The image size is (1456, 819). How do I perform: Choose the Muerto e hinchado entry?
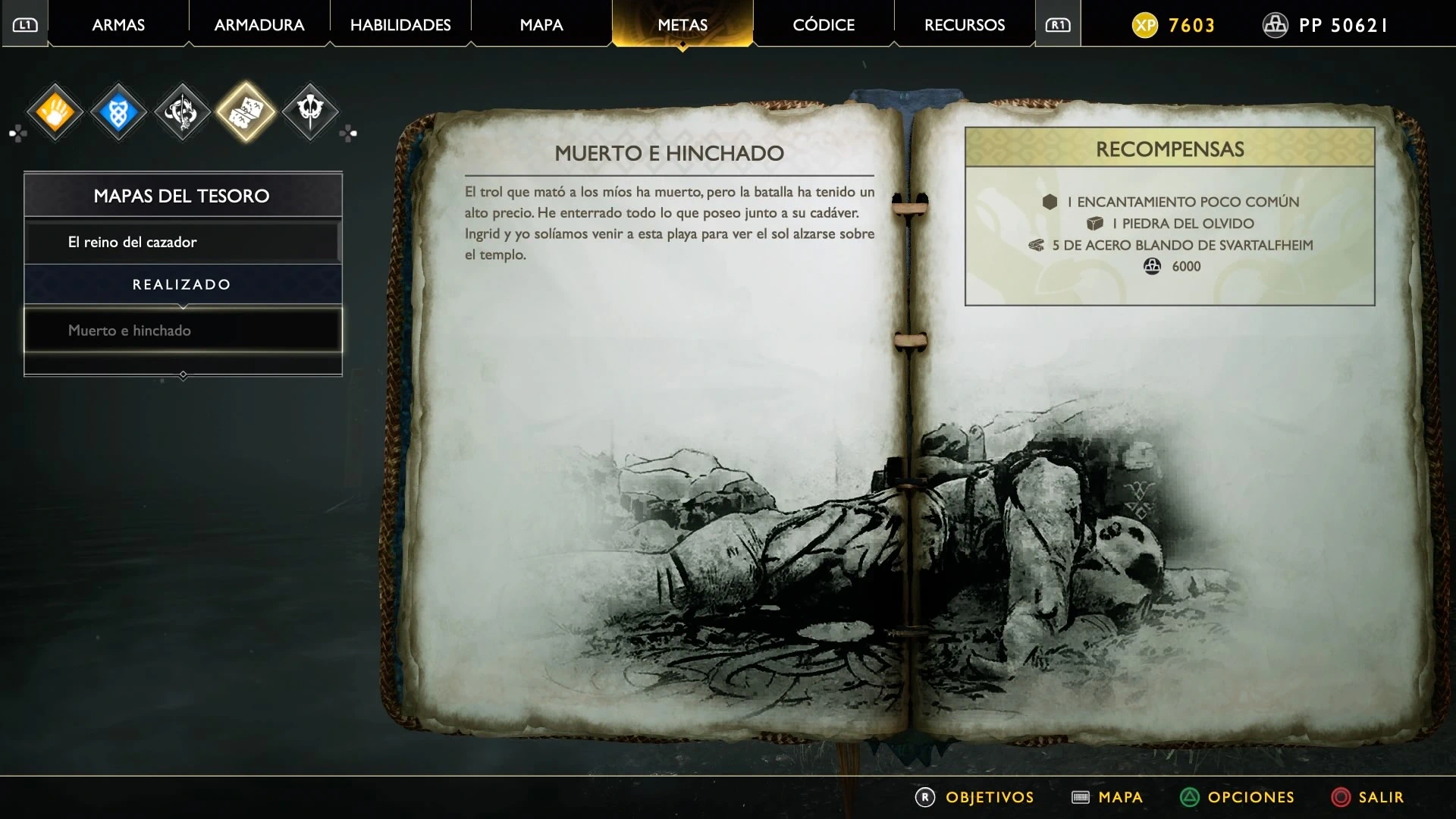coord(182,330)
